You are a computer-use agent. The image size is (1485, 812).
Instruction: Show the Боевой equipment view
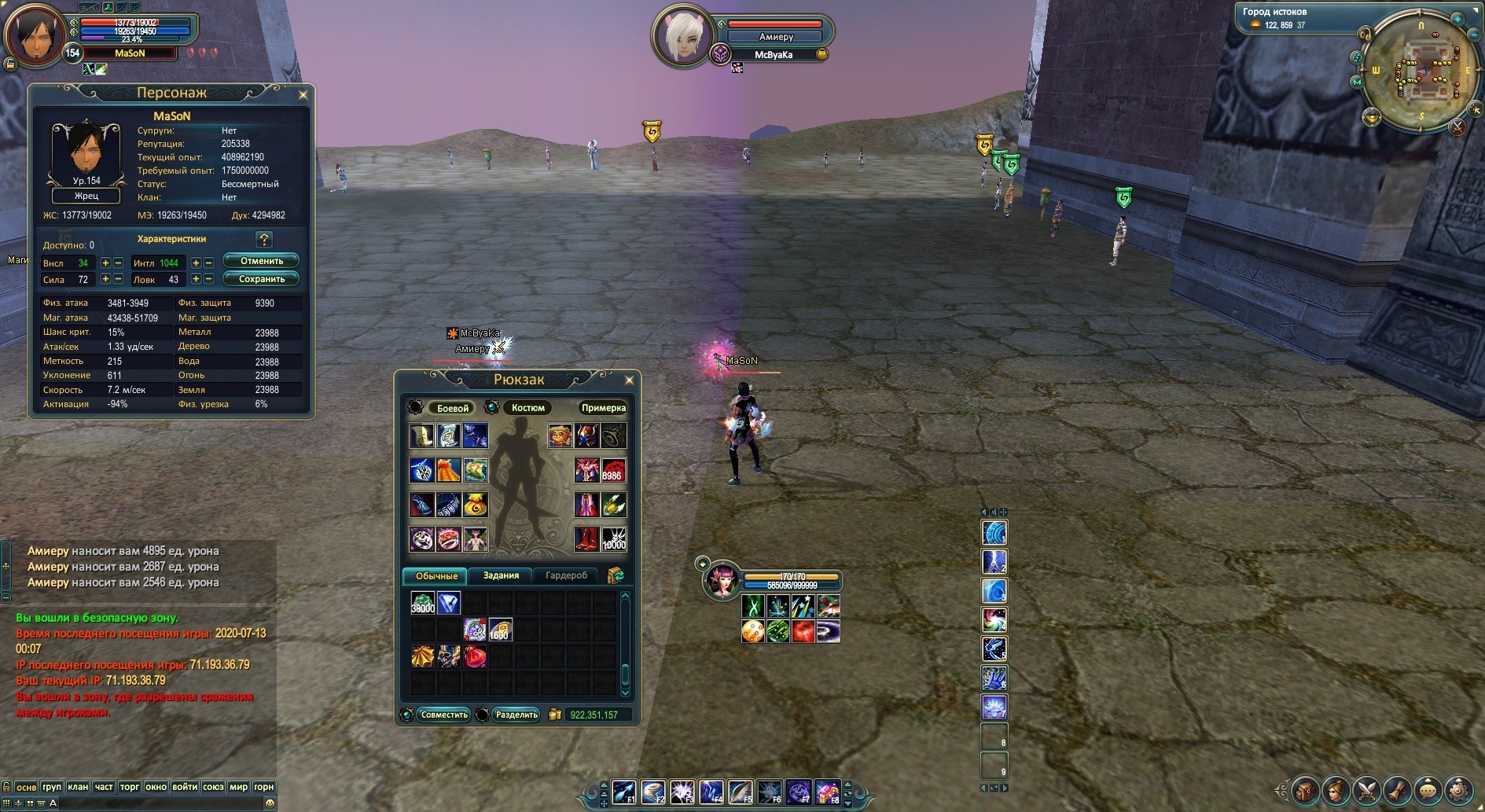pyautogui.click(x=452, y=408)
